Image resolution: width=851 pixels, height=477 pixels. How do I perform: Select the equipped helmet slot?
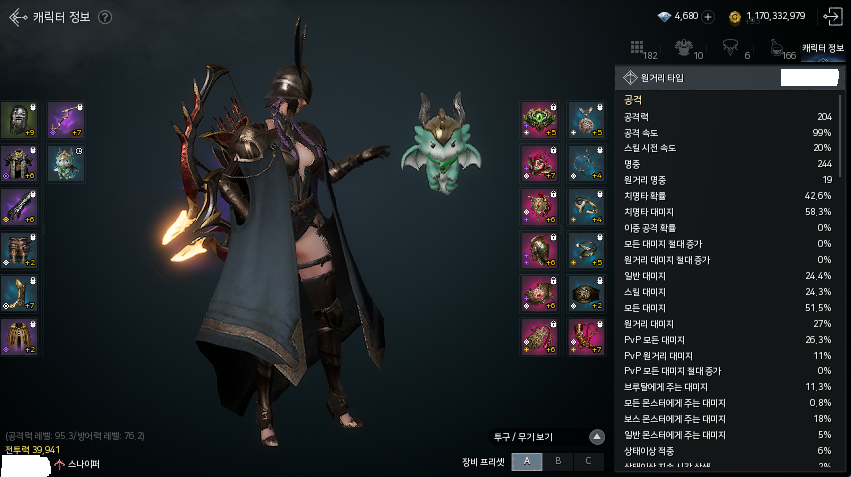pos(19,120)
